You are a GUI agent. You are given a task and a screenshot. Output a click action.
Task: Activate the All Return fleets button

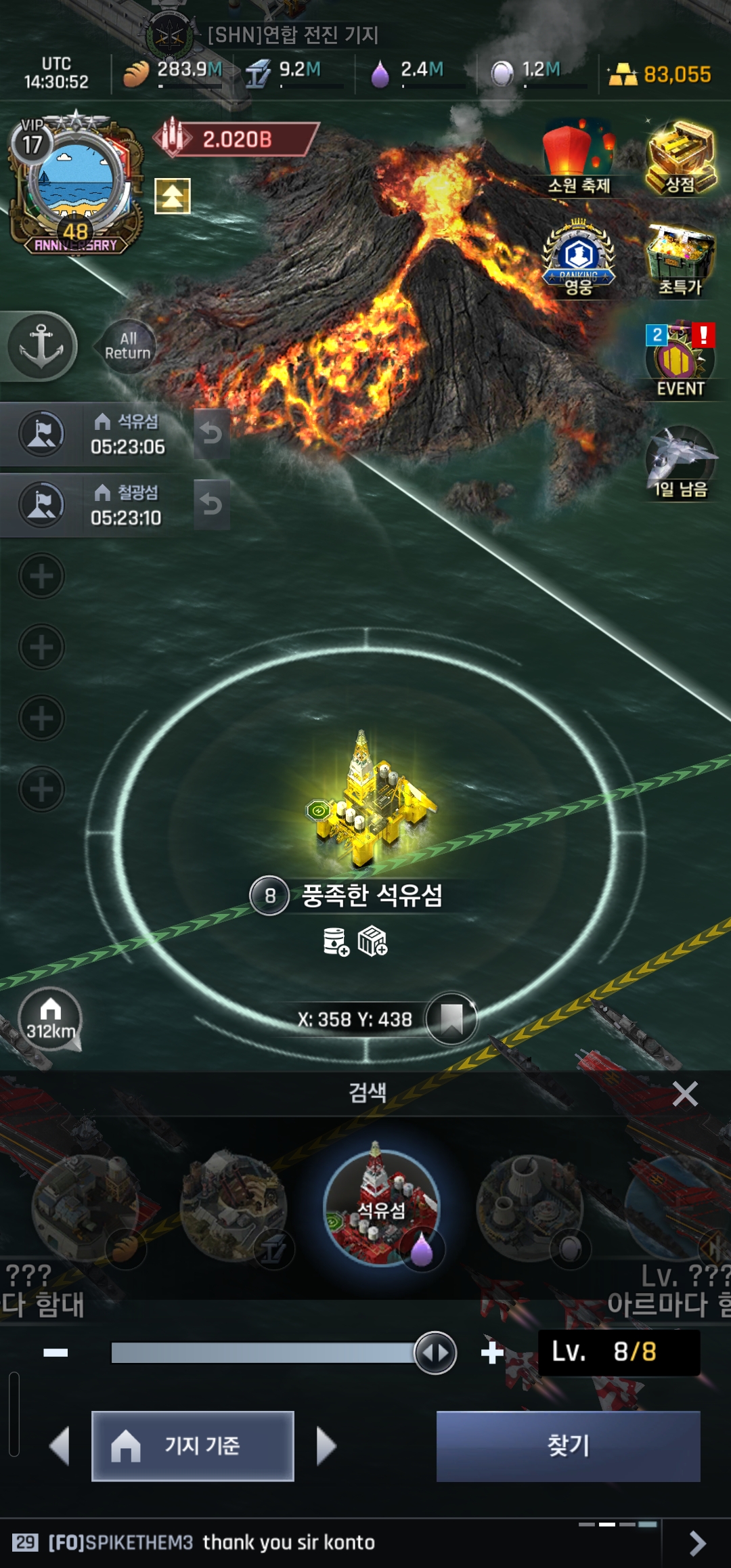pos(127,346)
